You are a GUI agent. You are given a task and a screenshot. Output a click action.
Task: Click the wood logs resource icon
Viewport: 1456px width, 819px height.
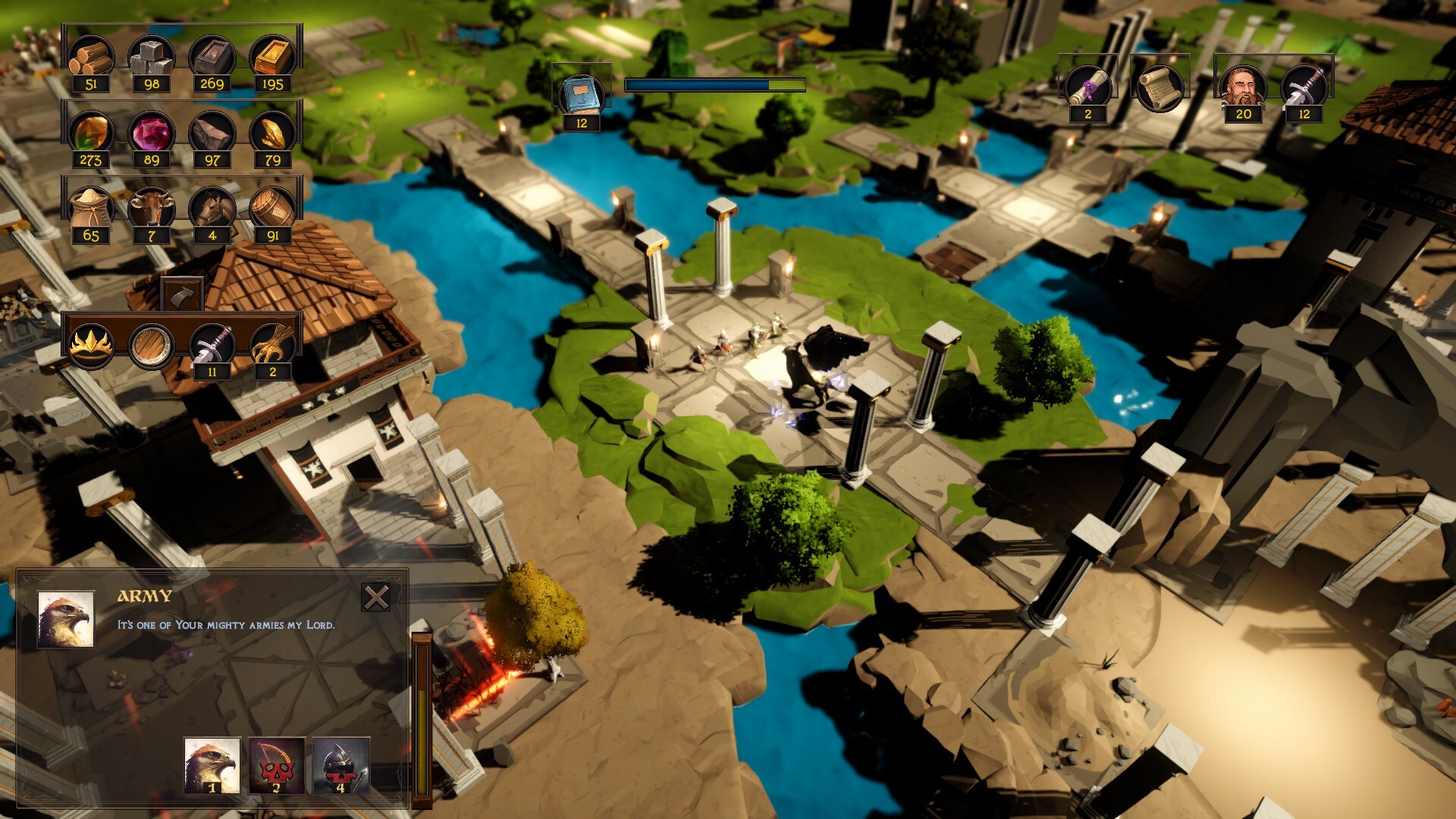pyautogui.click(x=91, y=57)
